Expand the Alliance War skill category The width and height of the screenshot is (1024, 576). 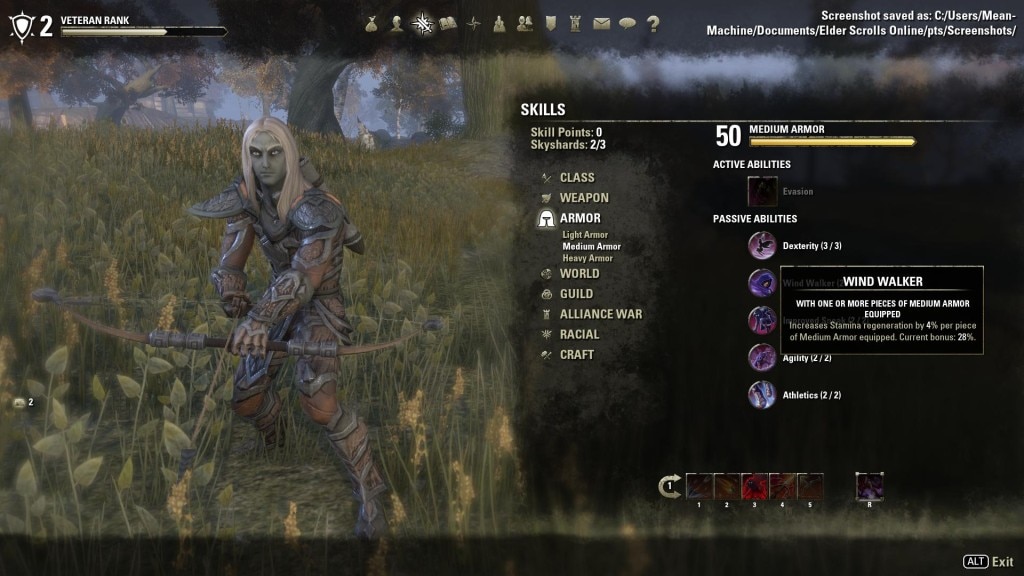[600, 314]
